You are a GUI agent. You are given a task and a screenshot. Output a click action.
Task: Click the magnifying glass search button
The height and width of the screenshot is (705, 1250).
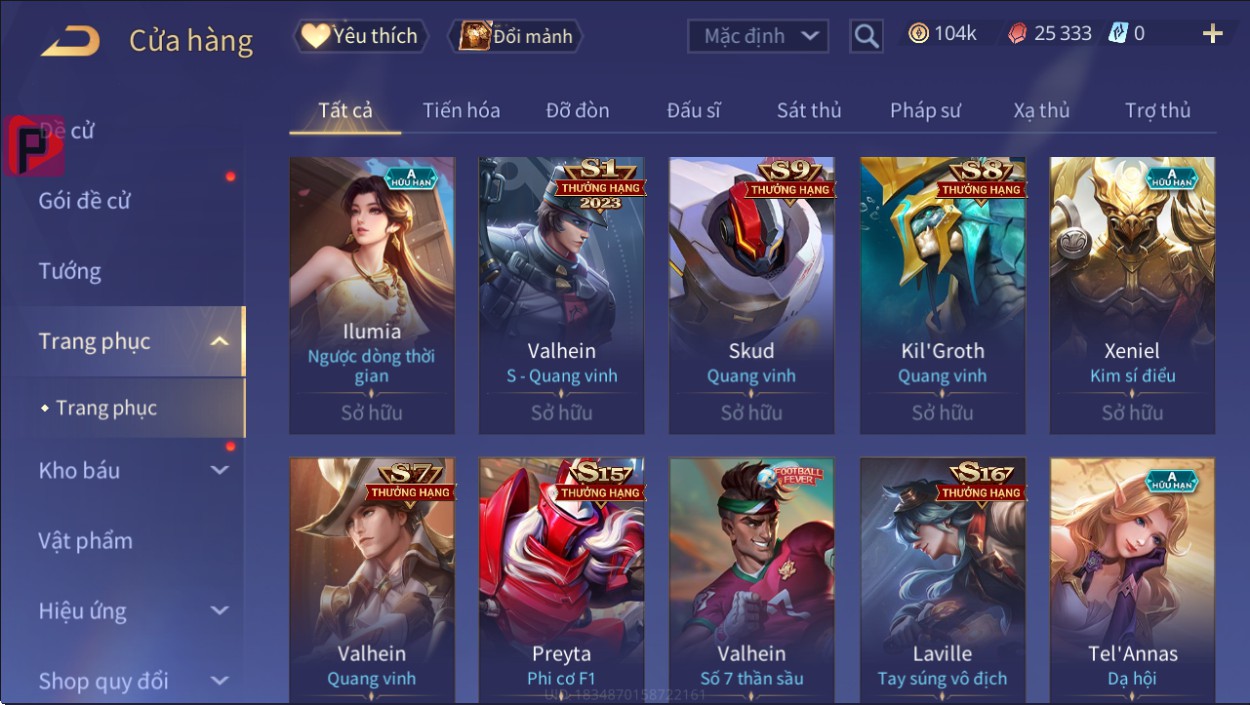pos(866,37)
